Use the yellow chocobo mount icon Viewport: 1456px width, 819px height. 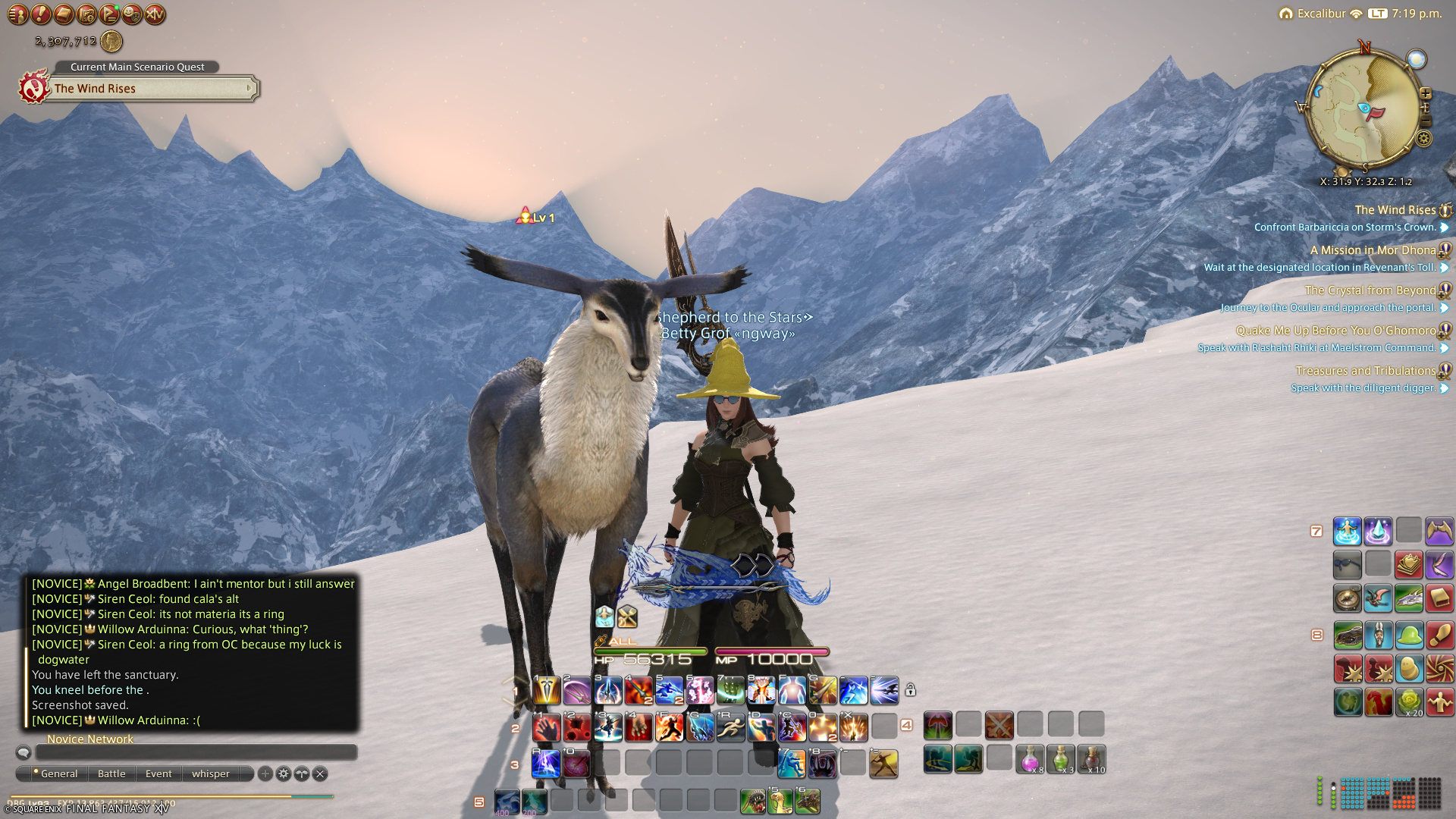[1408, 669]
